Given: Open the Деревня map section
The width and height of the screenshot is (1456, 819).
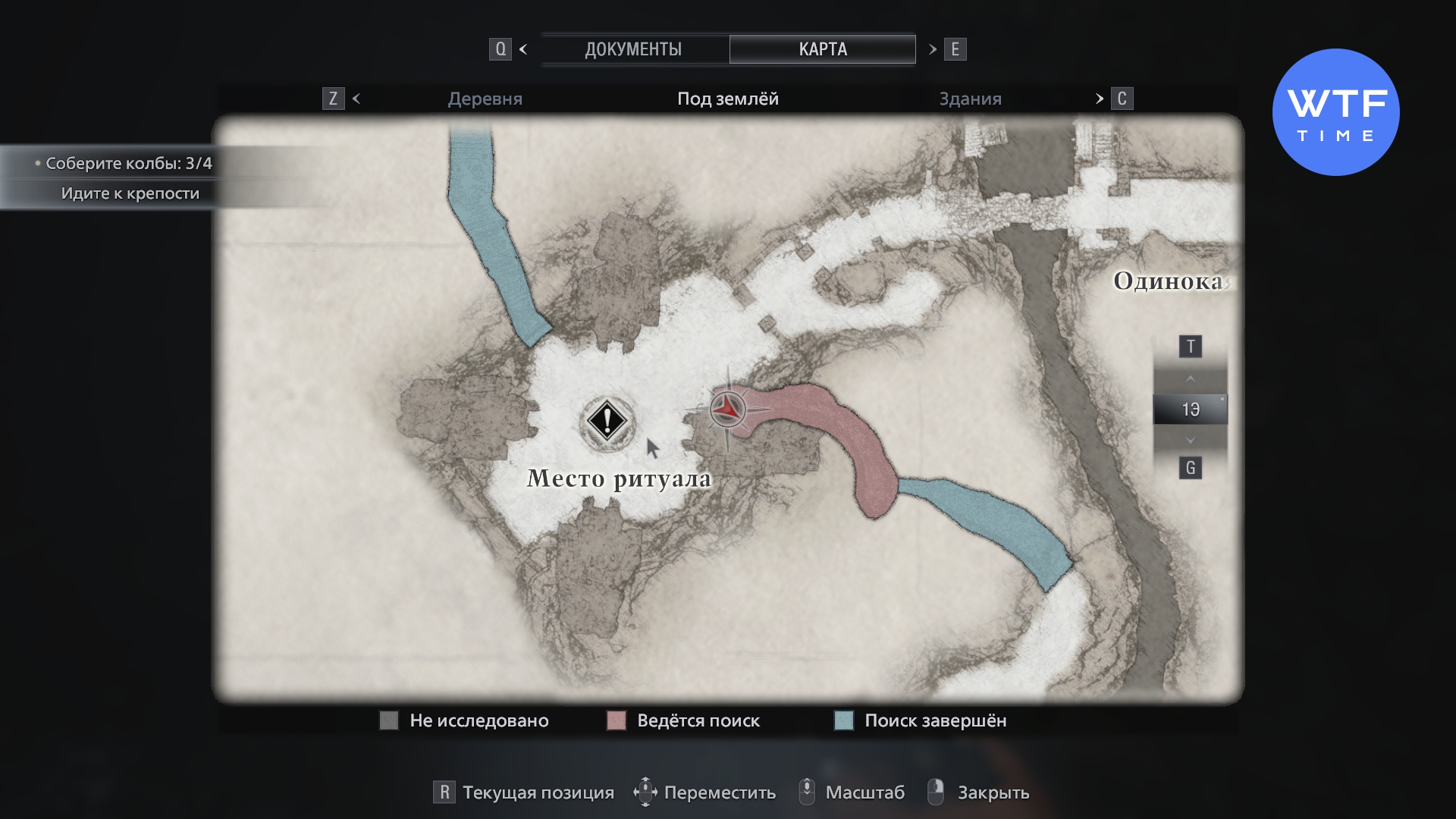Looking at the screenshot, I should 485,99.
